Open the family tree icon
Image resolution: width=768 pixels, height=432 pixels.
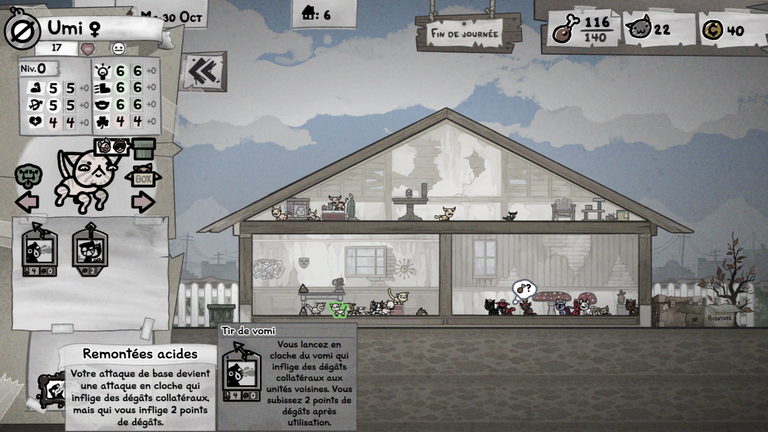pyautogui.click(x=28, y=177)
